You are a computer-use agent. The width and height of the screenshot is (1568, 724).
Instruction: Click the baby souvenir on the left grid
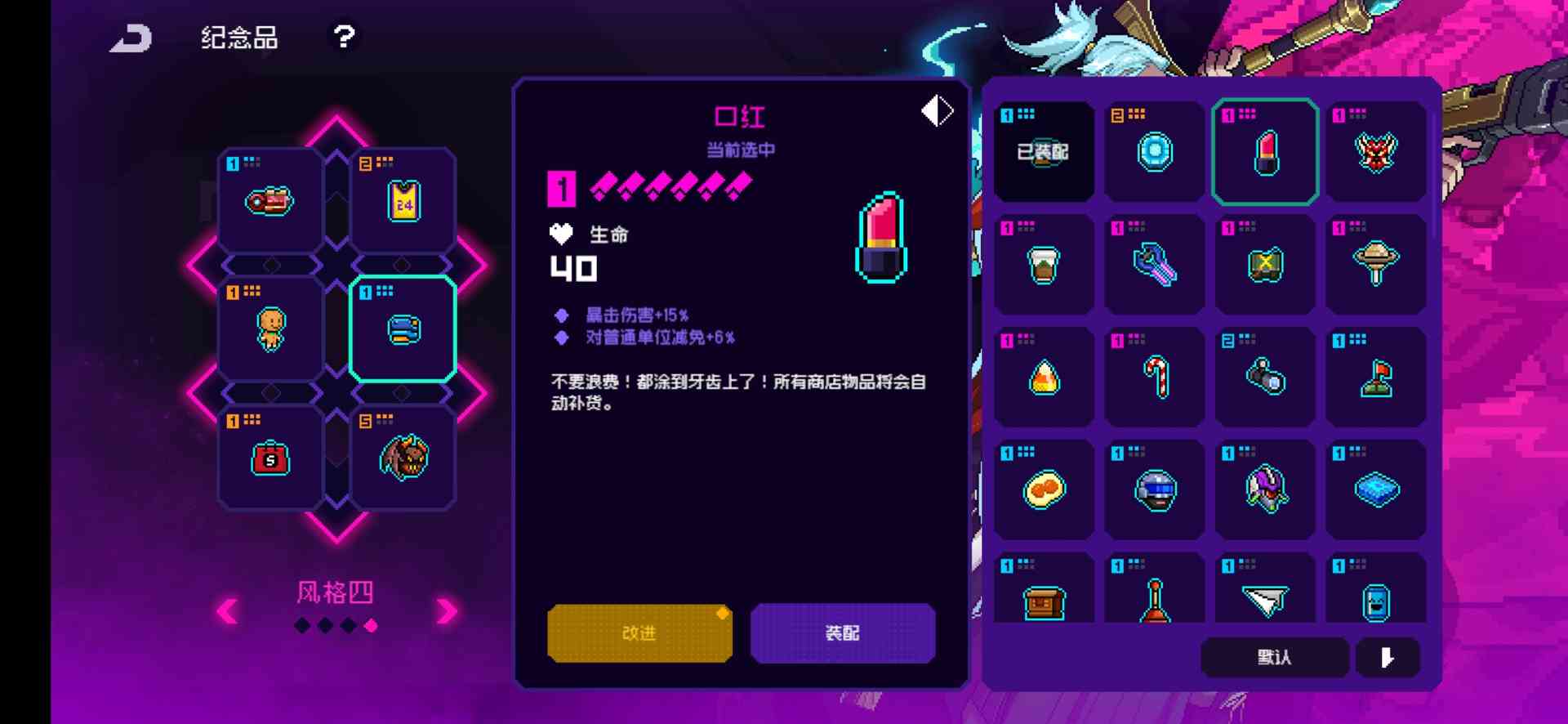269,327
